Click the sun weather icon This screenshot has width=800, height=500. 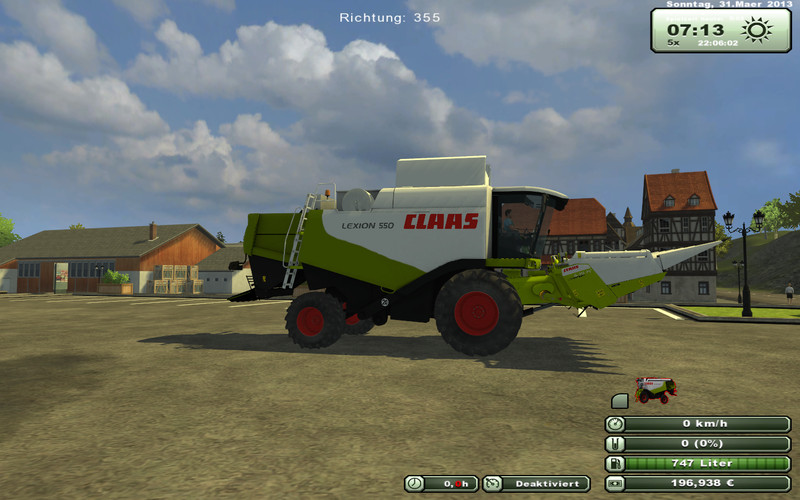point(756,29)
